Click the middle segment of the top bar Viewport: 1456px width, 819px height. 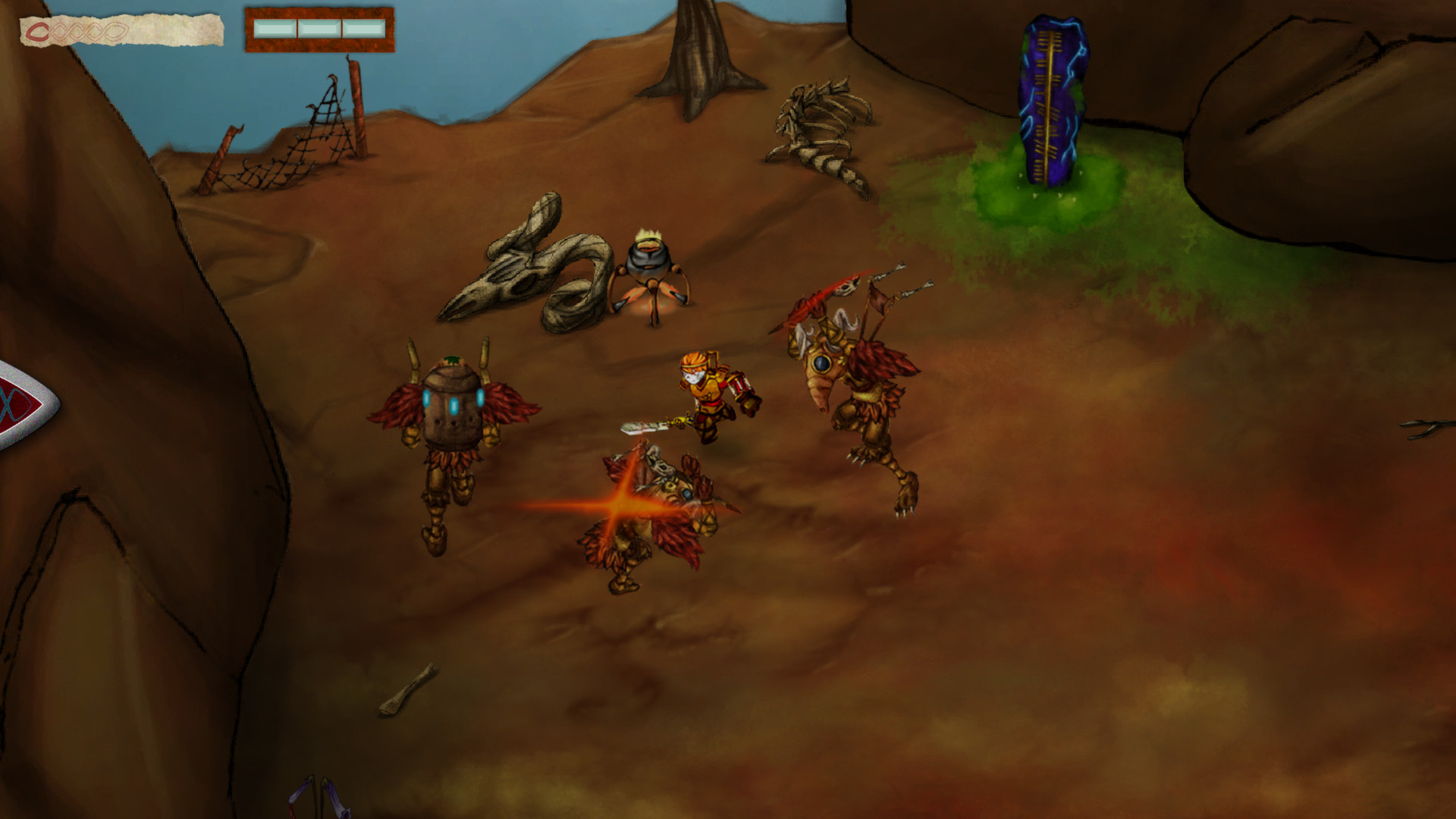(x=318, y=29)
